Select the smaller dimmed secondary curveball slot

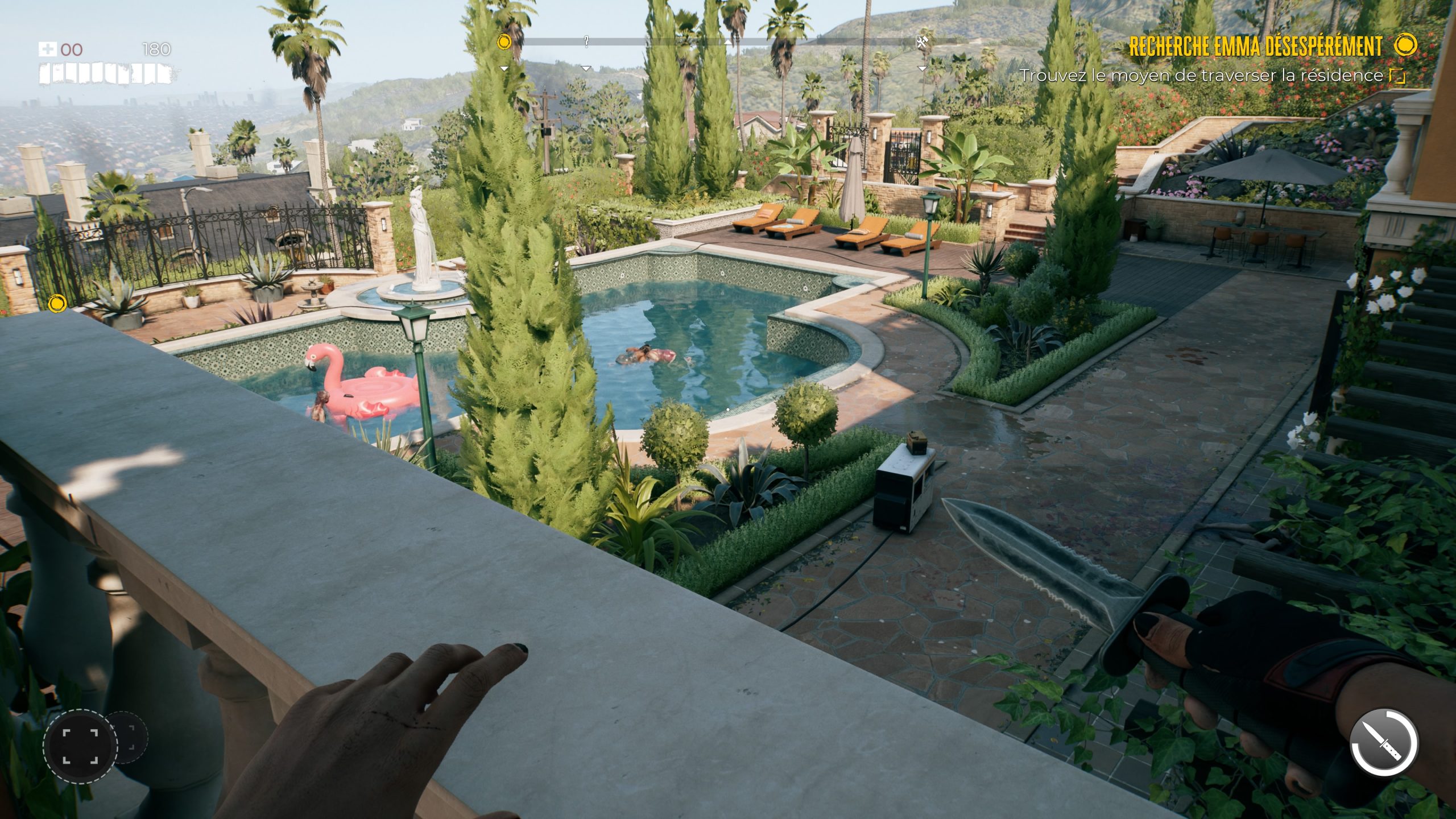pos(131,738)
